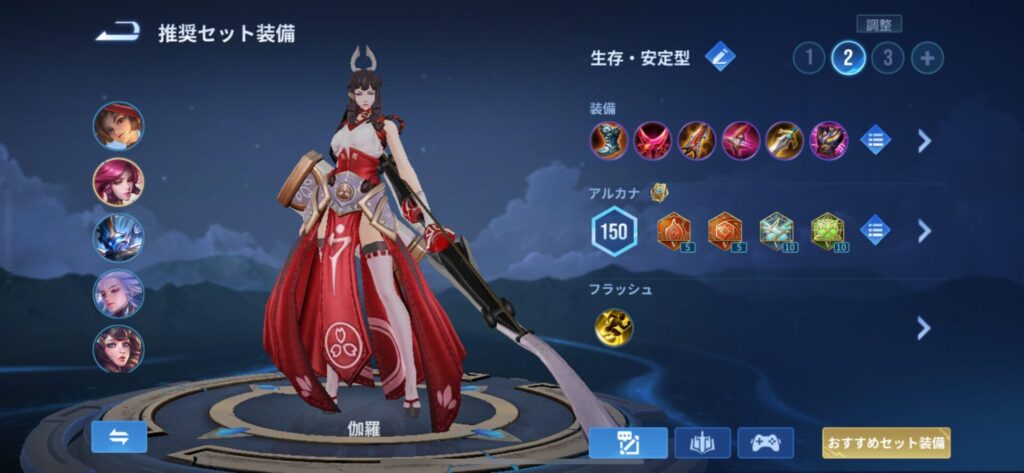Click the swap arrows button
This screenshot has width=1024, height=473.
pyautogui.click(x=119, y=436)
